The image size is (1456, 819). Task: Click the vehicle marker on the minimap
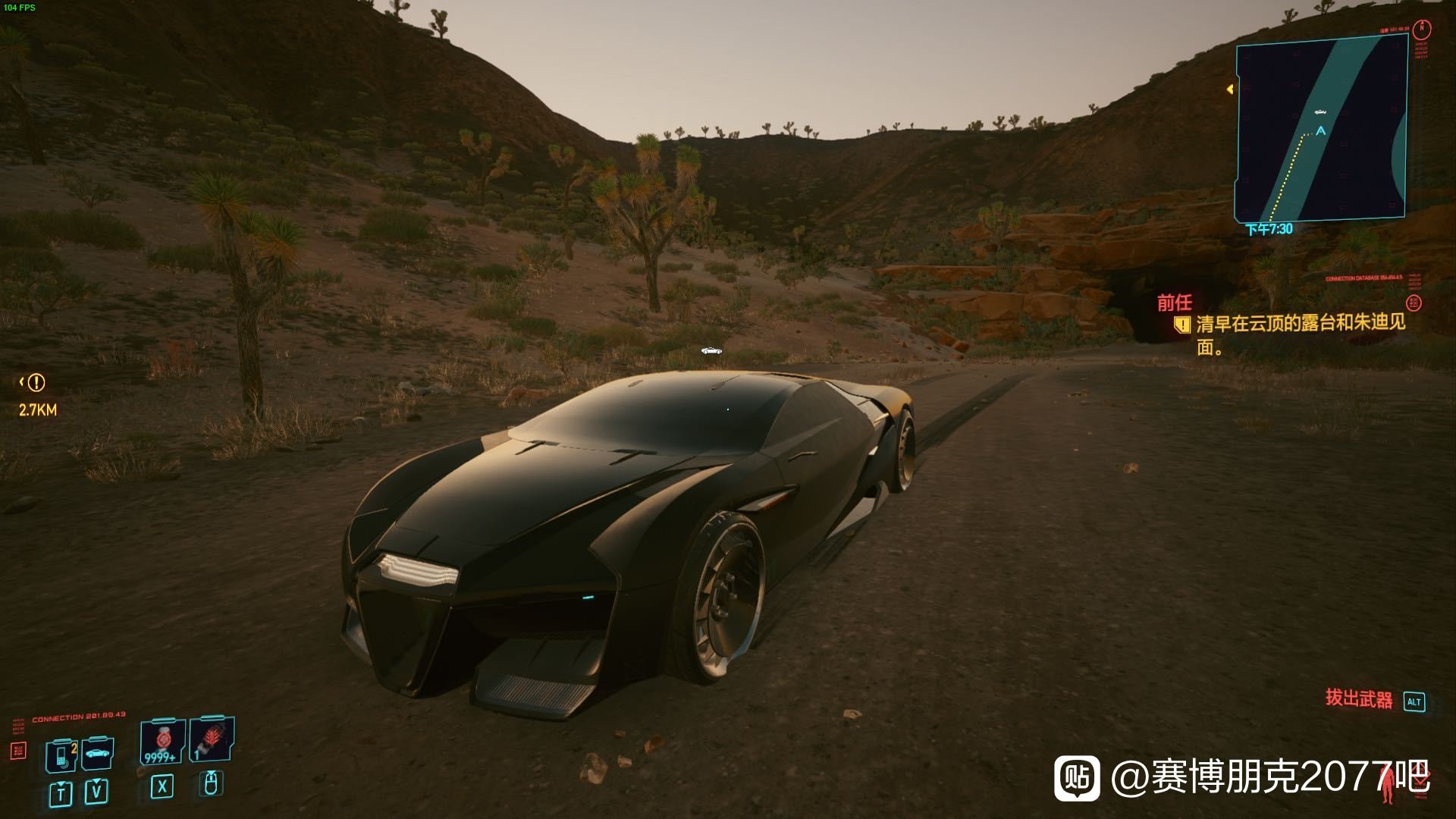[1320, 112]
